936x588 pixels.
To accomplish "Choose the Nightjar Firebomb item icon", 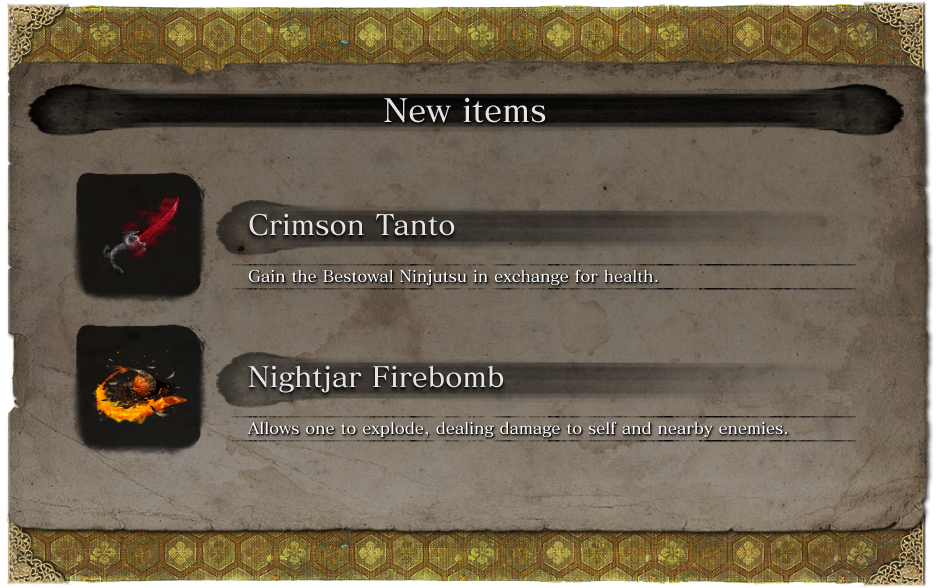I will [139, 386].
